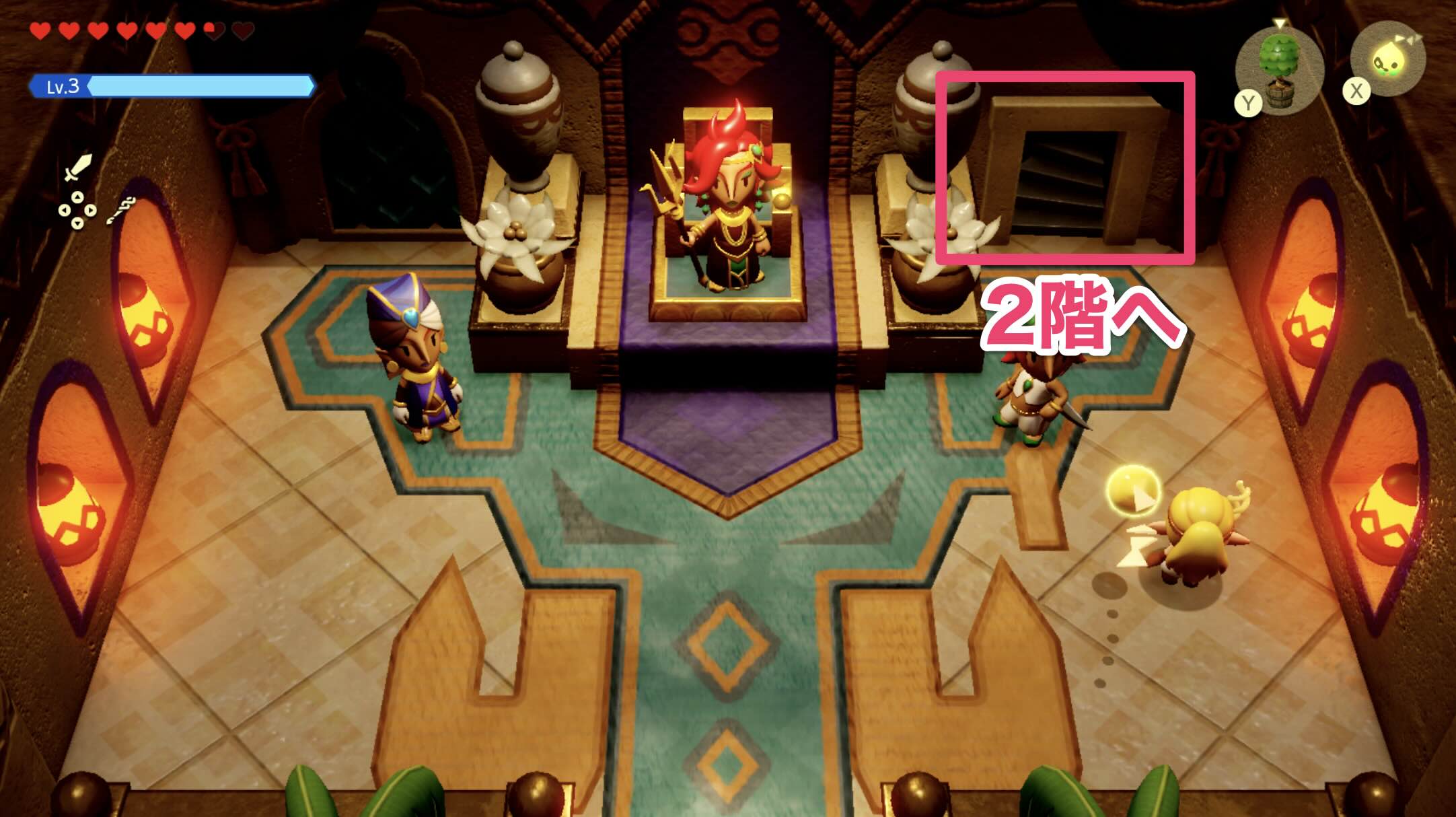Click the X button circle label

(1357, 91)
